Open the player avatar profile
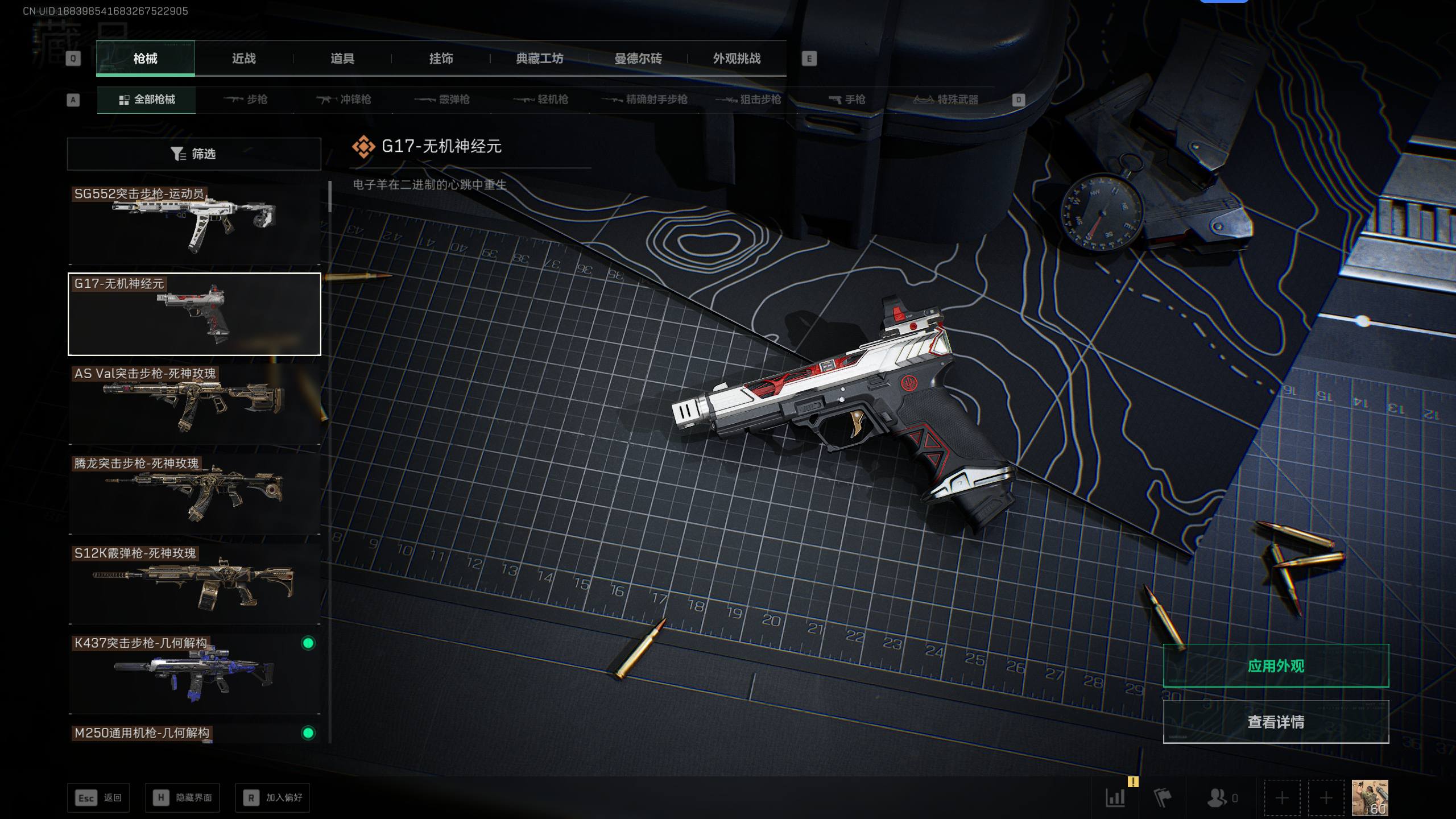The height and width of the screenshot is (819, 1456). [x=1370, y=797]
